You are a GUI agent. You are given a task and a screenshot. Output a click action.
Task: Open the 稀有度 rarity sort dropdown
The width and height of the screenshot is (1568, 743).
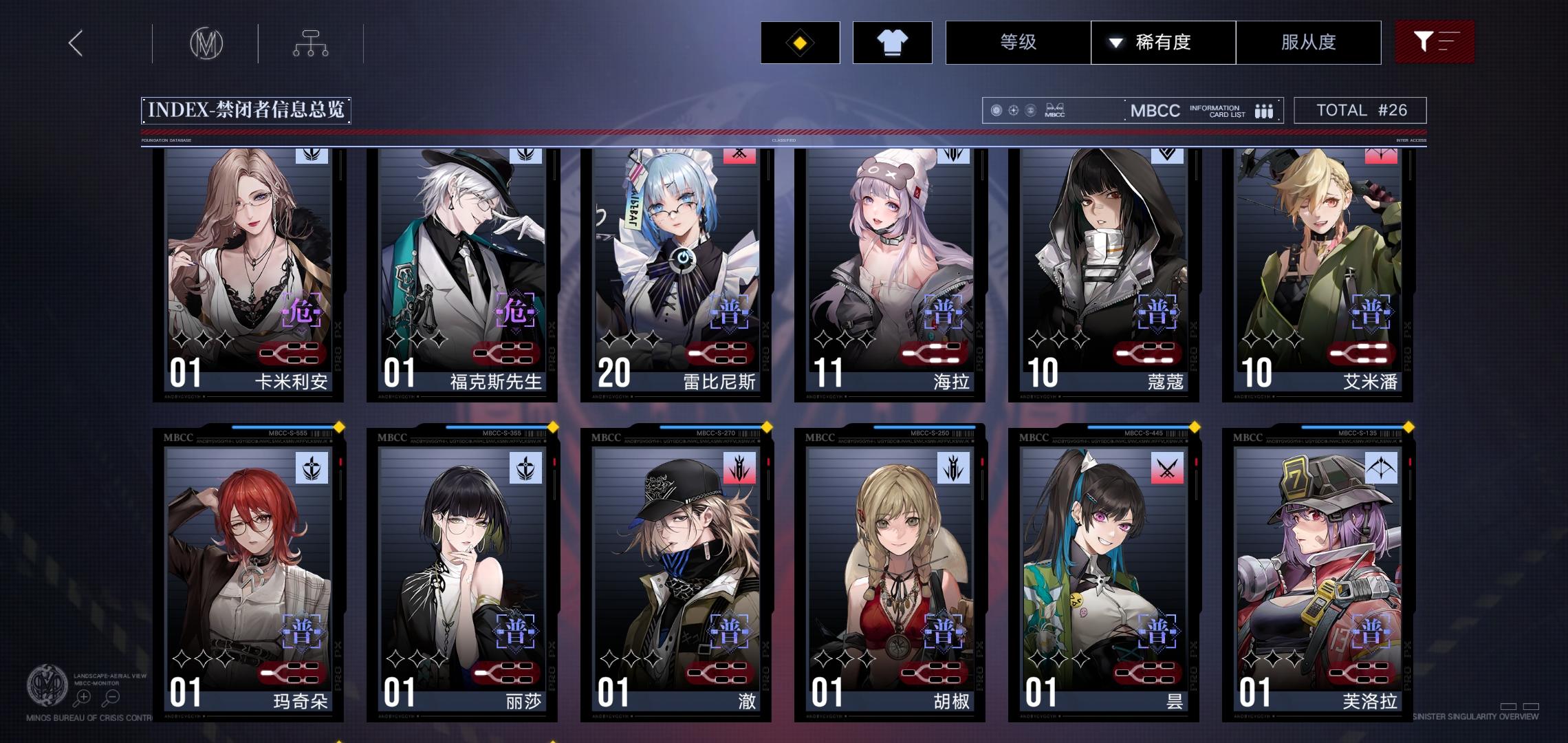[1164, 43]
